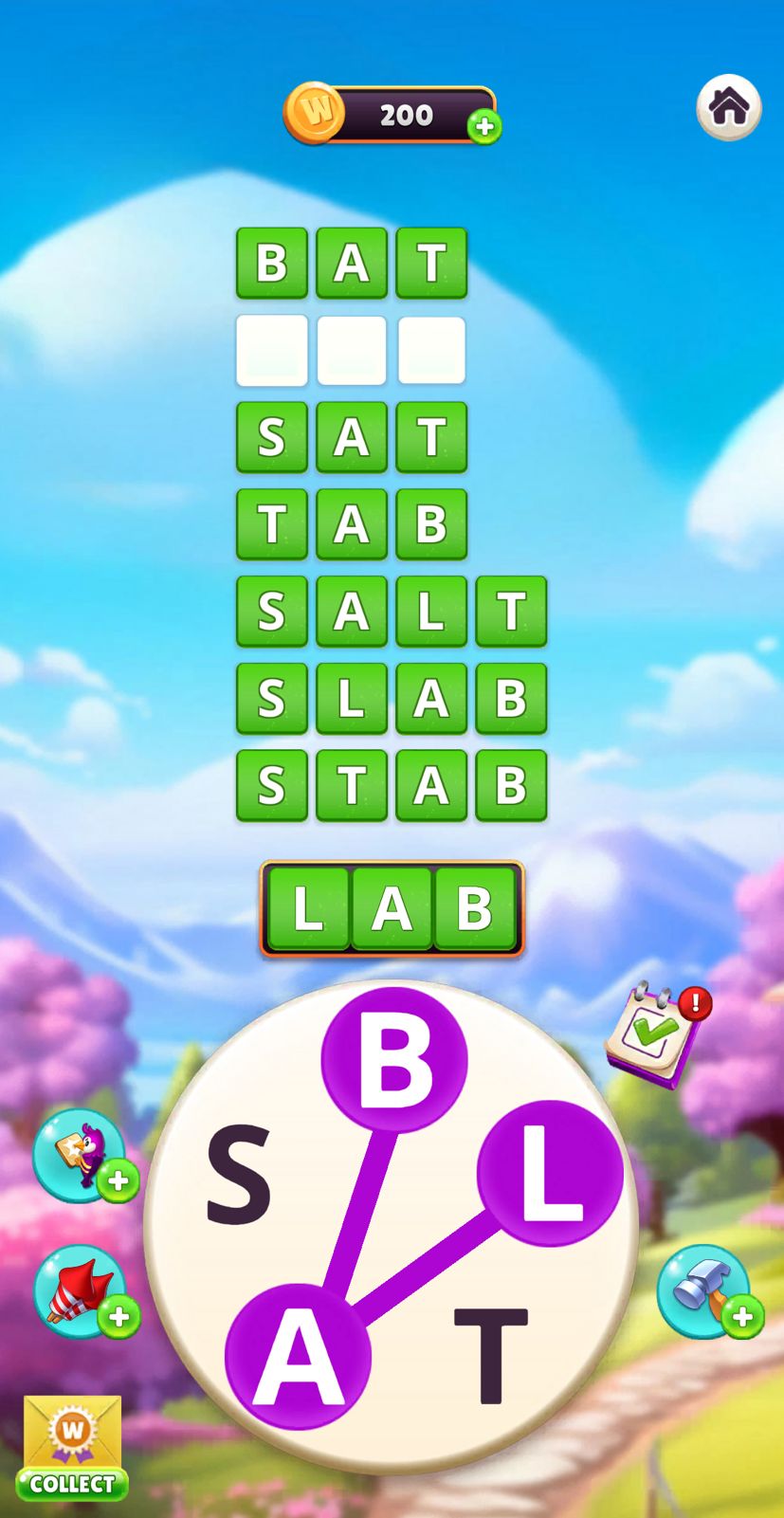Screen dimensions: 784x1518
Task: Pick the letter T on the wheel
Action: [x=490, y=1354]
